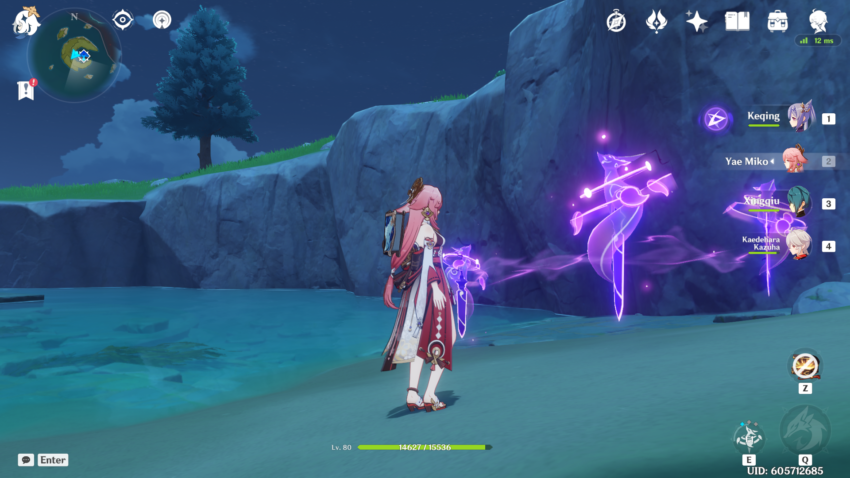This screenshot has width=850, height=478.
Task: Activate the fox elemental burst icon
Action: 804,430
